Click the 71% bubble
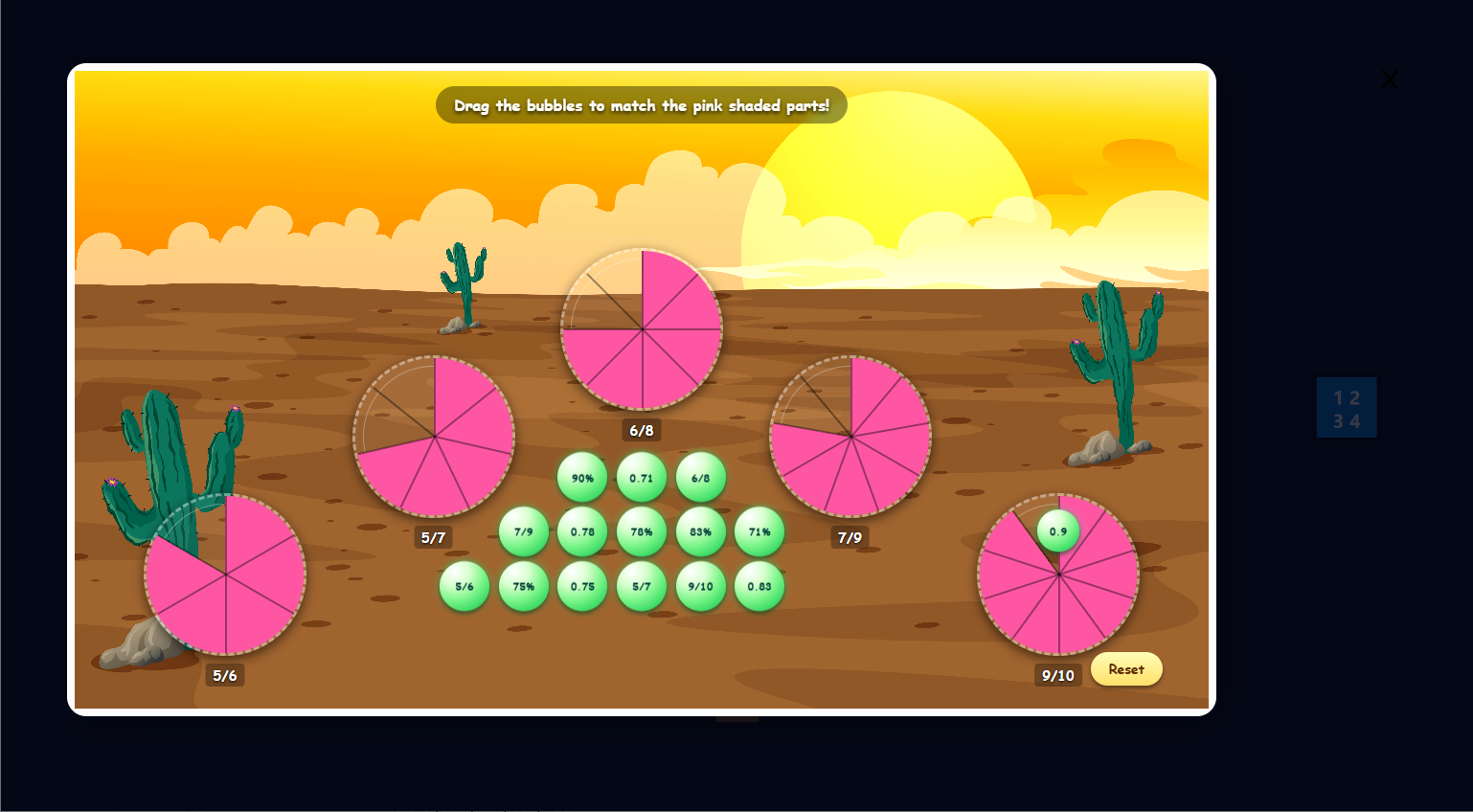Image resolution: width=1473 pixels, height=812 pixels. [759, 531]
